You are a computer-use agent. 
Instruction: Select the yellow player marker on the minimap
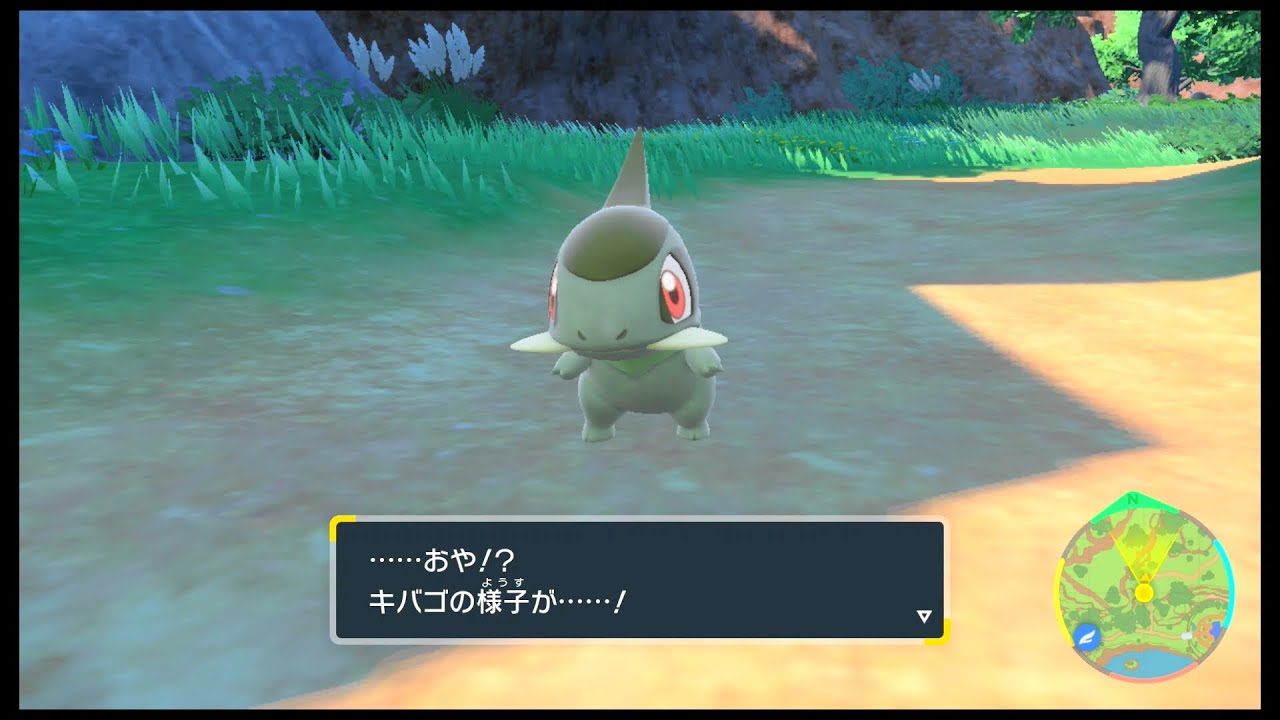tap(1144, 592)
